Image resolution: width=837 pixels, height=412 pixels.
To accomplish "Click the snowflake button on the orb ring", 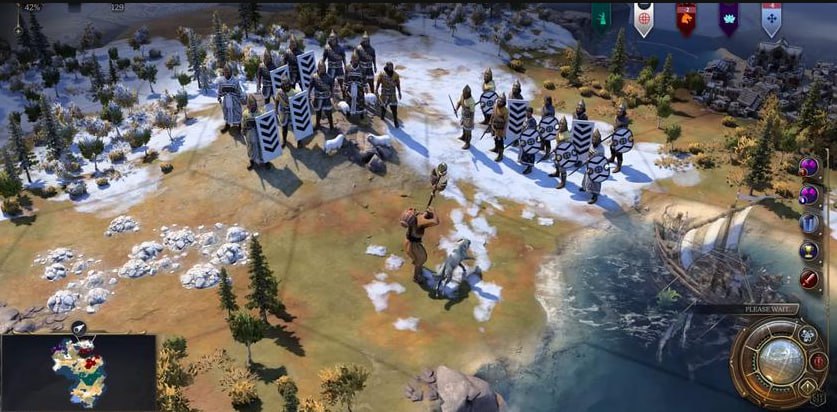I will tap(809, 337).
